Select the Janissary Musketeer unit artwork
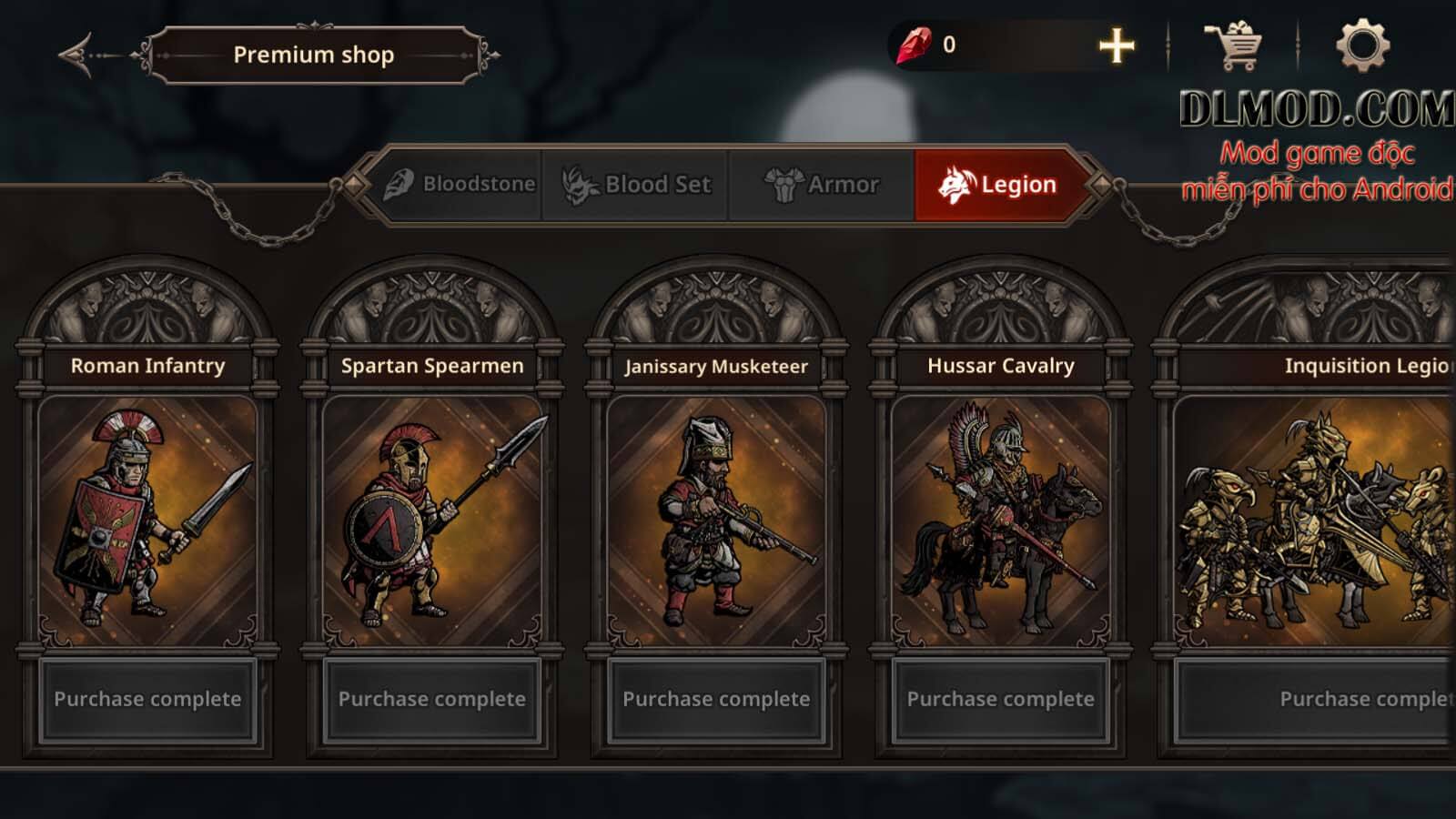Viewport: 1456px width, 819px height. coord(715,519)
